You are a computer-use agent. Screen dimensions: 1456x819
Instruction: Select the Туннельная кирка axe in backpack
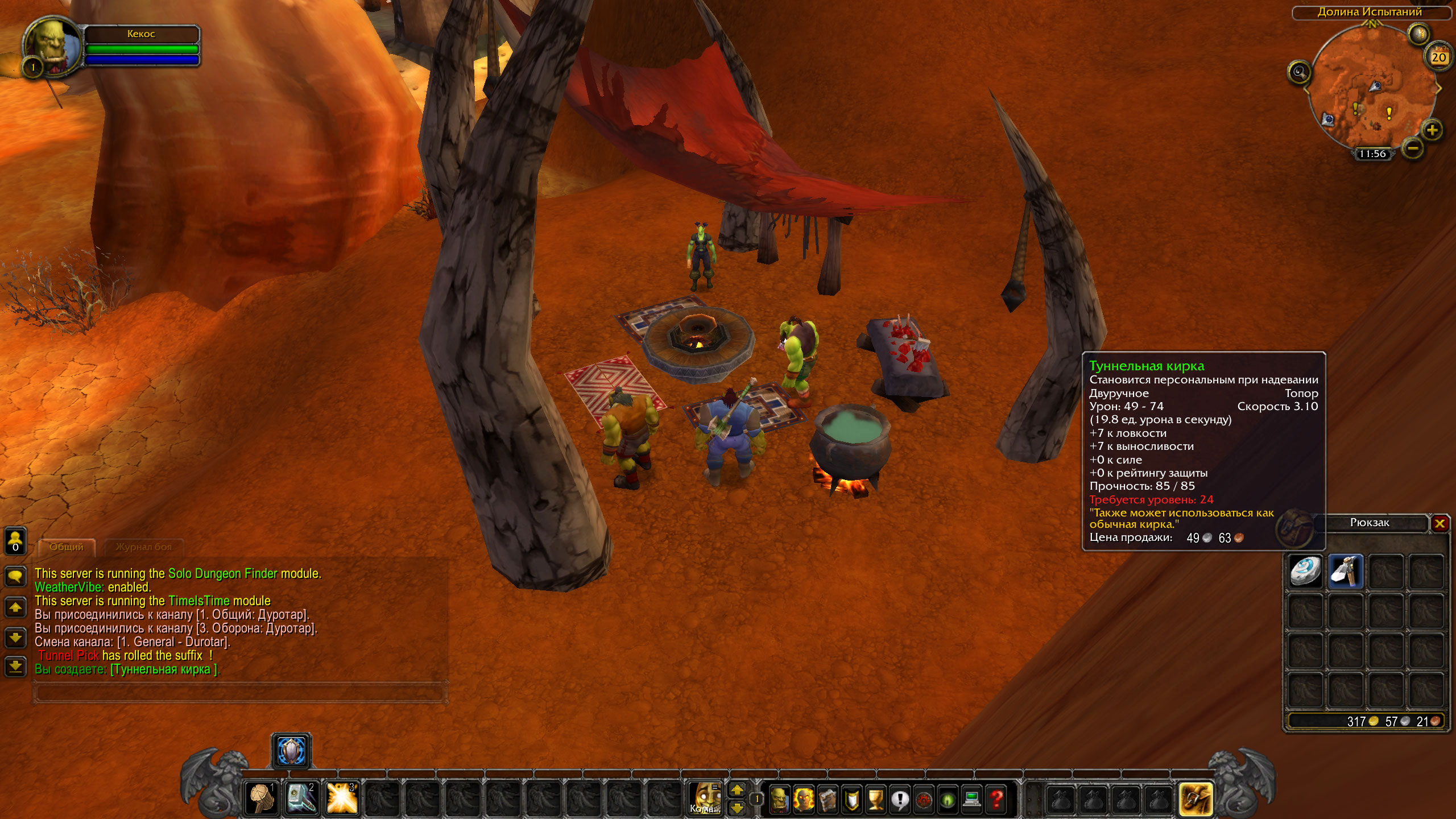tap(1346, 571)
